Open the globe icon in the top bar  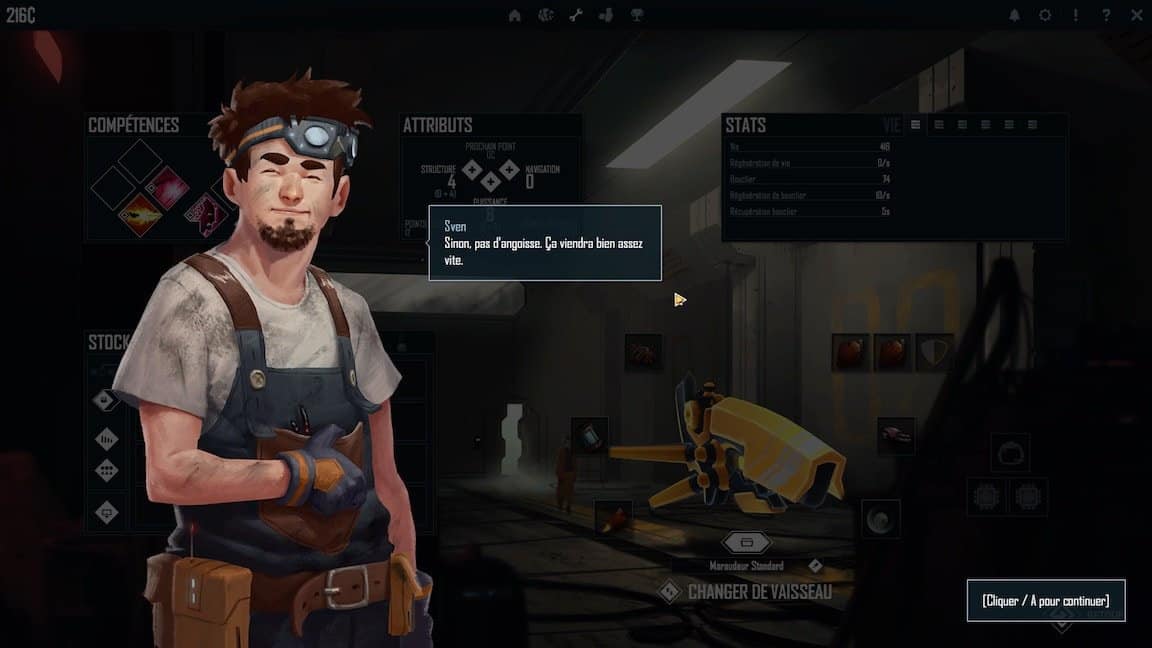pos(546,15)
